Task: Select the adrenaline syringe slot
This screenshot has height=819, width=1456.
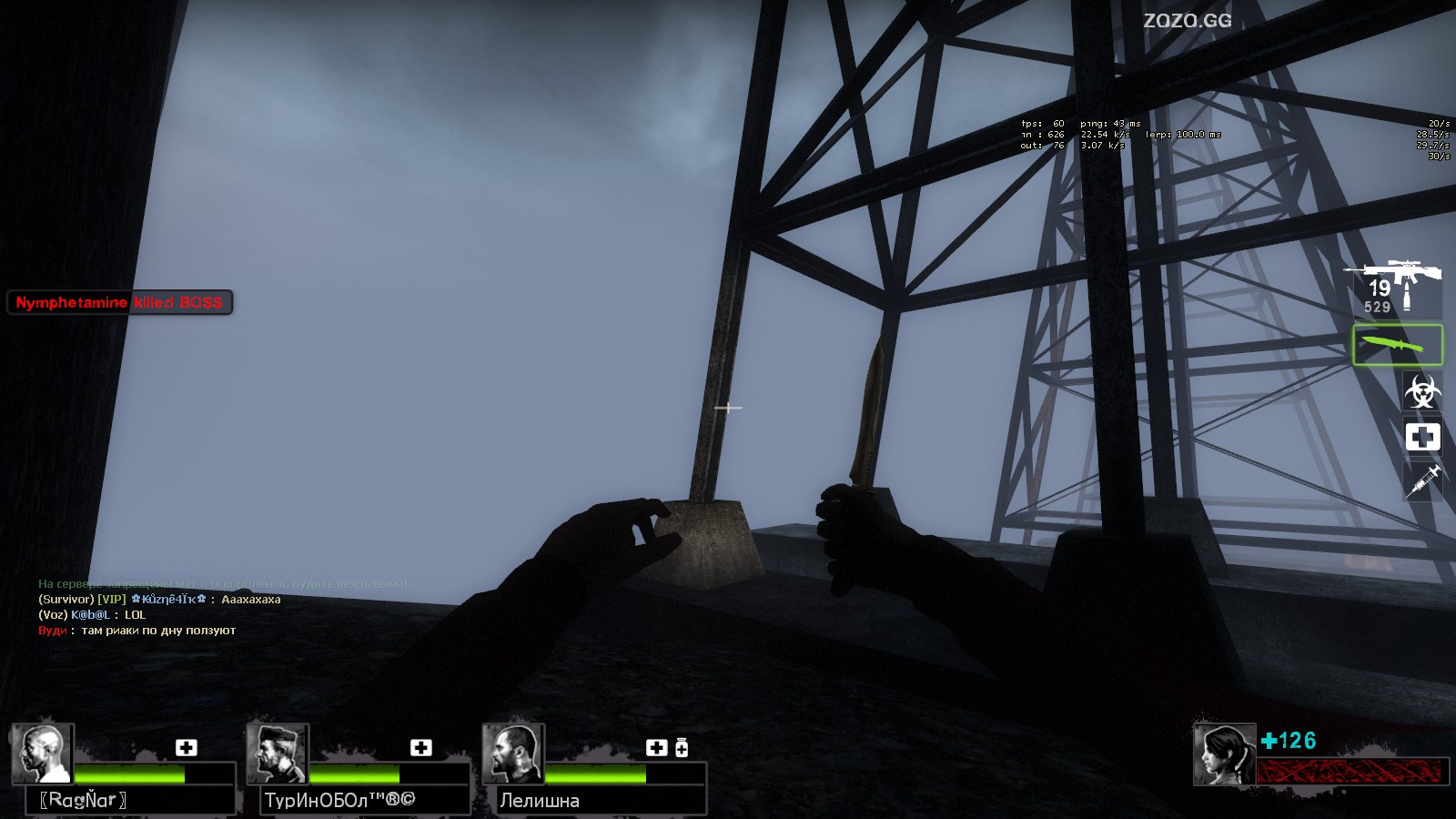Action: click(1422, 480)
